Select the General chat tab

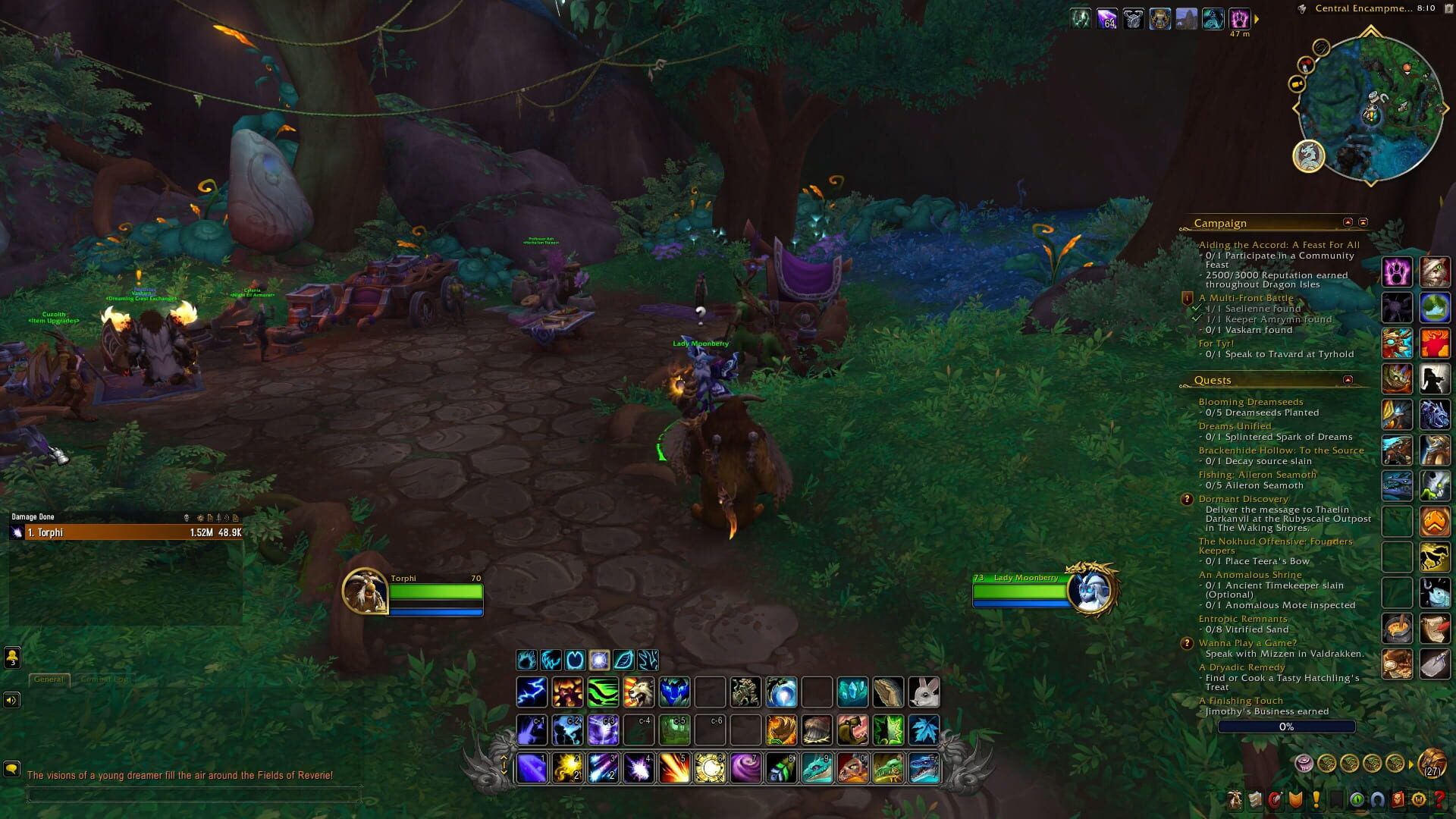49,679
